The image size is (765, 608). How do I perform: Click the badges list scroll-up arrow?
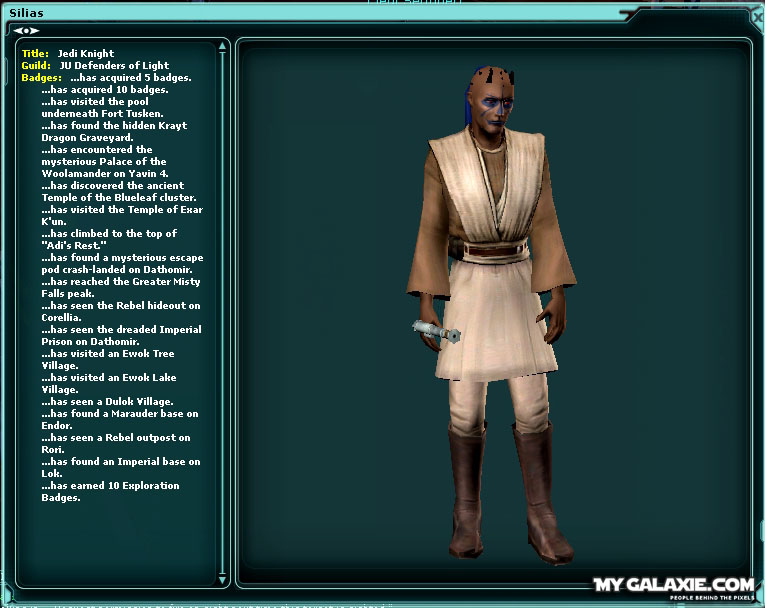224,44
